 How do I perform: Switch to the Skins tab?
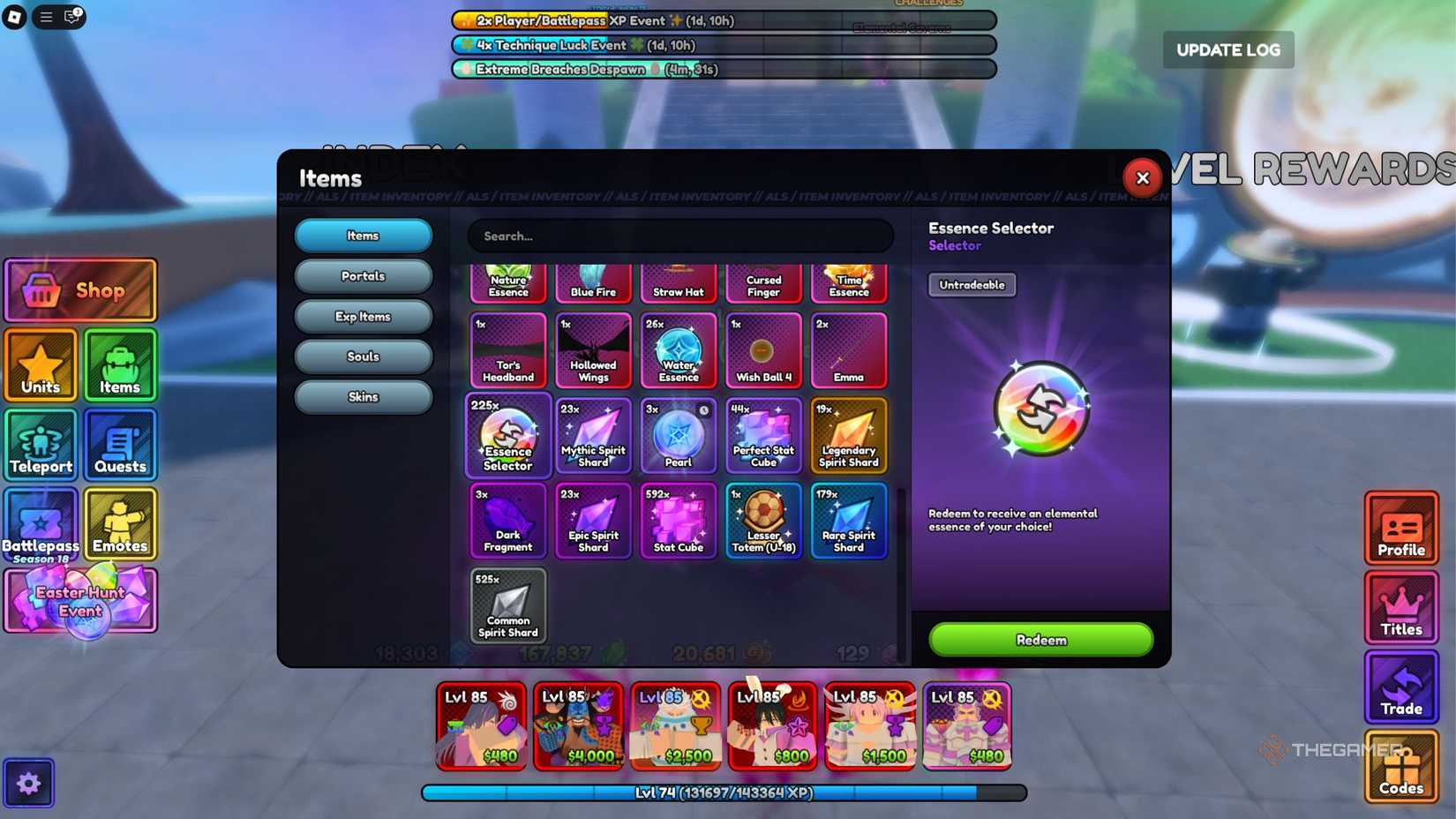(363, 396)
